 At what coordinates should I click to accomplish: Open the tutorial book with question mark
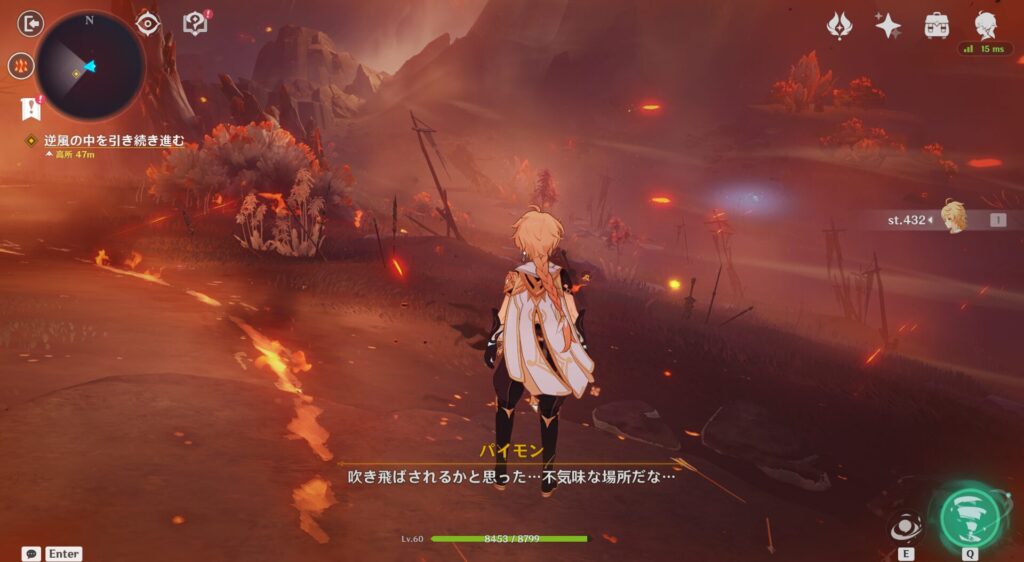coord(195,23)
